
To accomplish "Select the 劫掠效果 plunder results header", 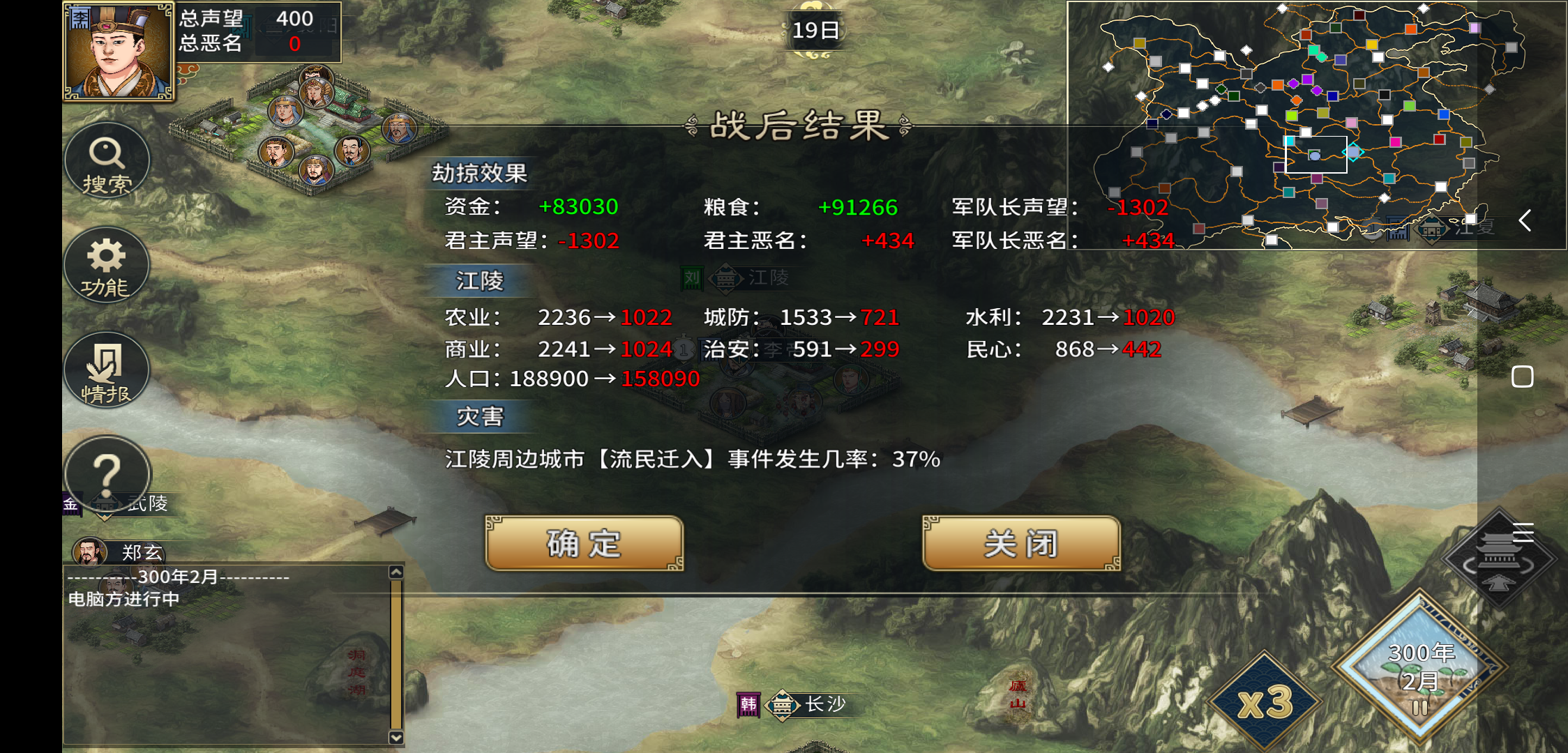I will point(480,175).
